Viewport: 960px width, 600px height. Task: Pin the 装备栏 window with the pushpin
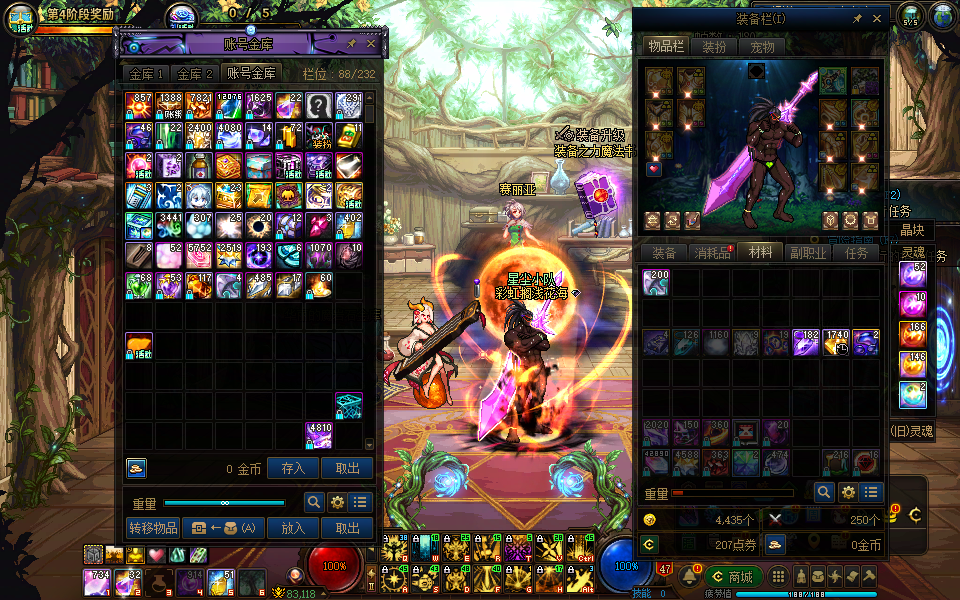pos(857,19)
